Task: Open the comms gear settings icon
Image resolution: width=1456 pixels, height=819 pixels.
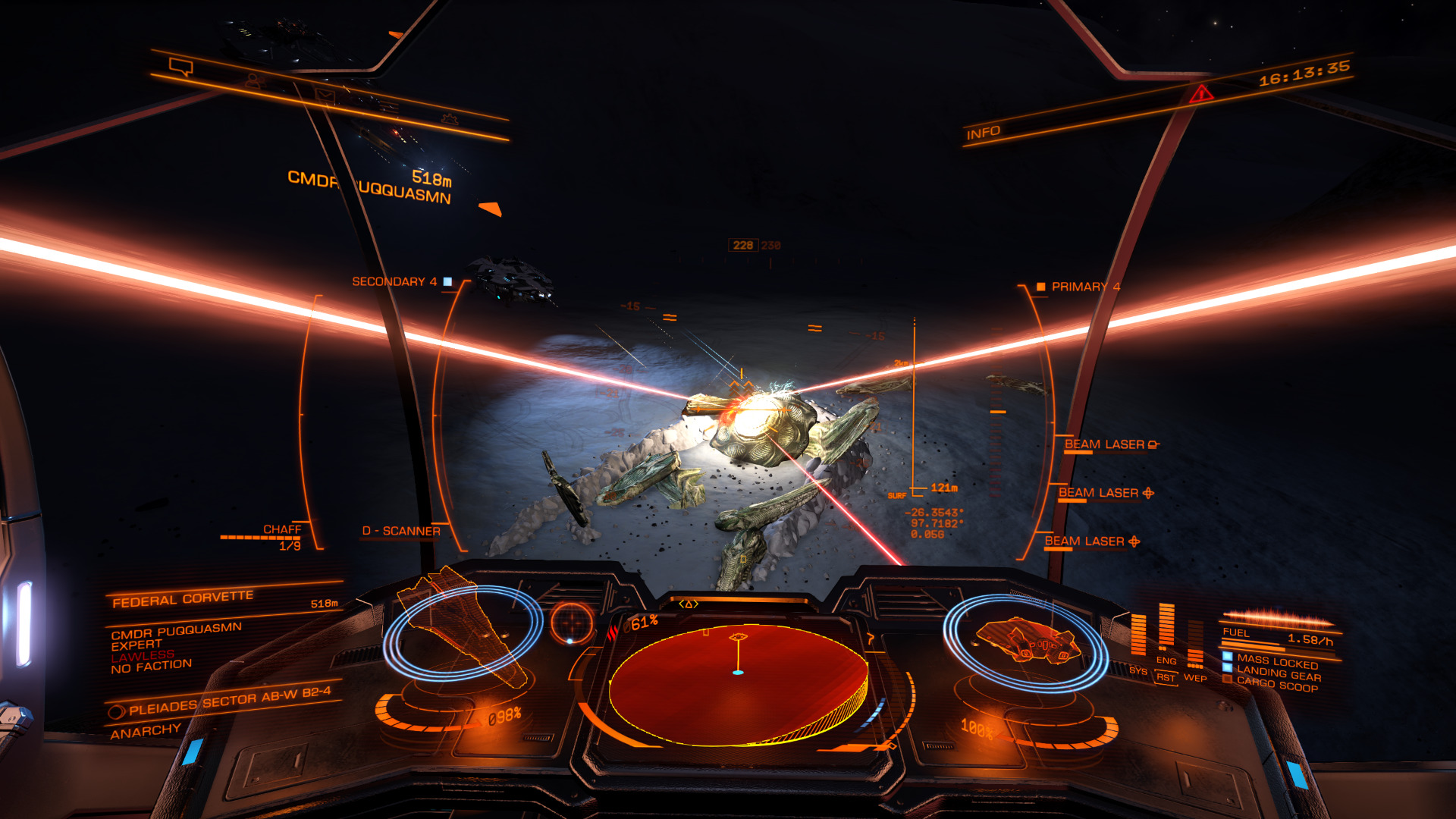Action: [450, 119]
